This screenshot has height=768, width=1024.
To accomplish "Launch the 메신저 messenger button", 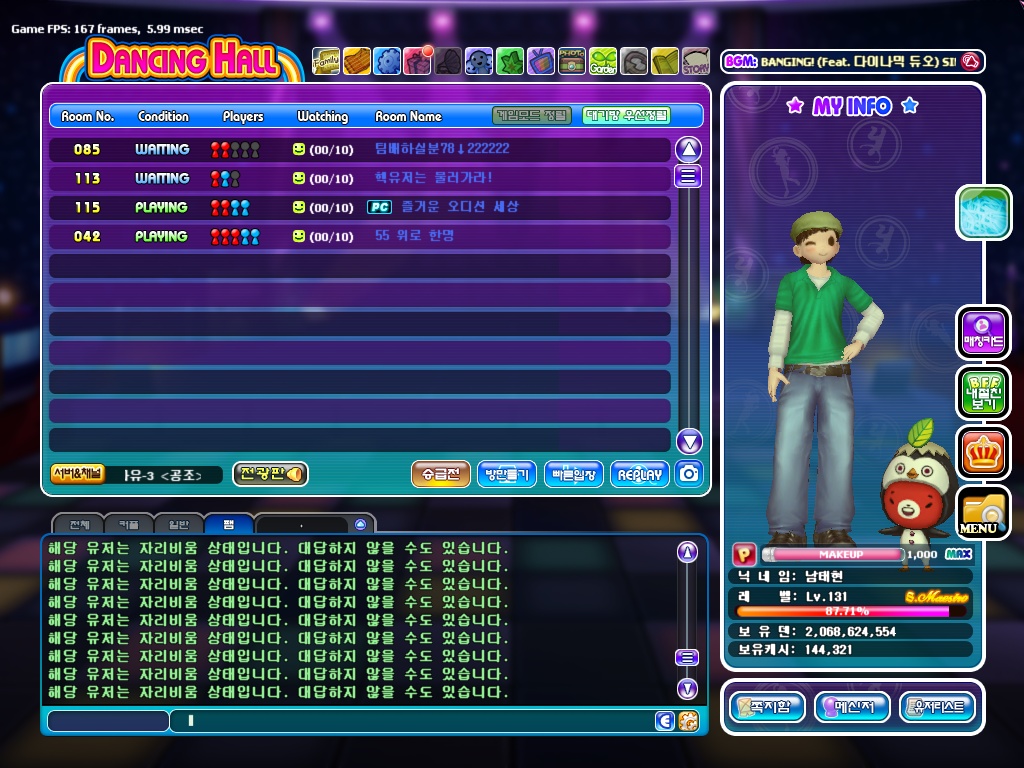I will (852, 707).
